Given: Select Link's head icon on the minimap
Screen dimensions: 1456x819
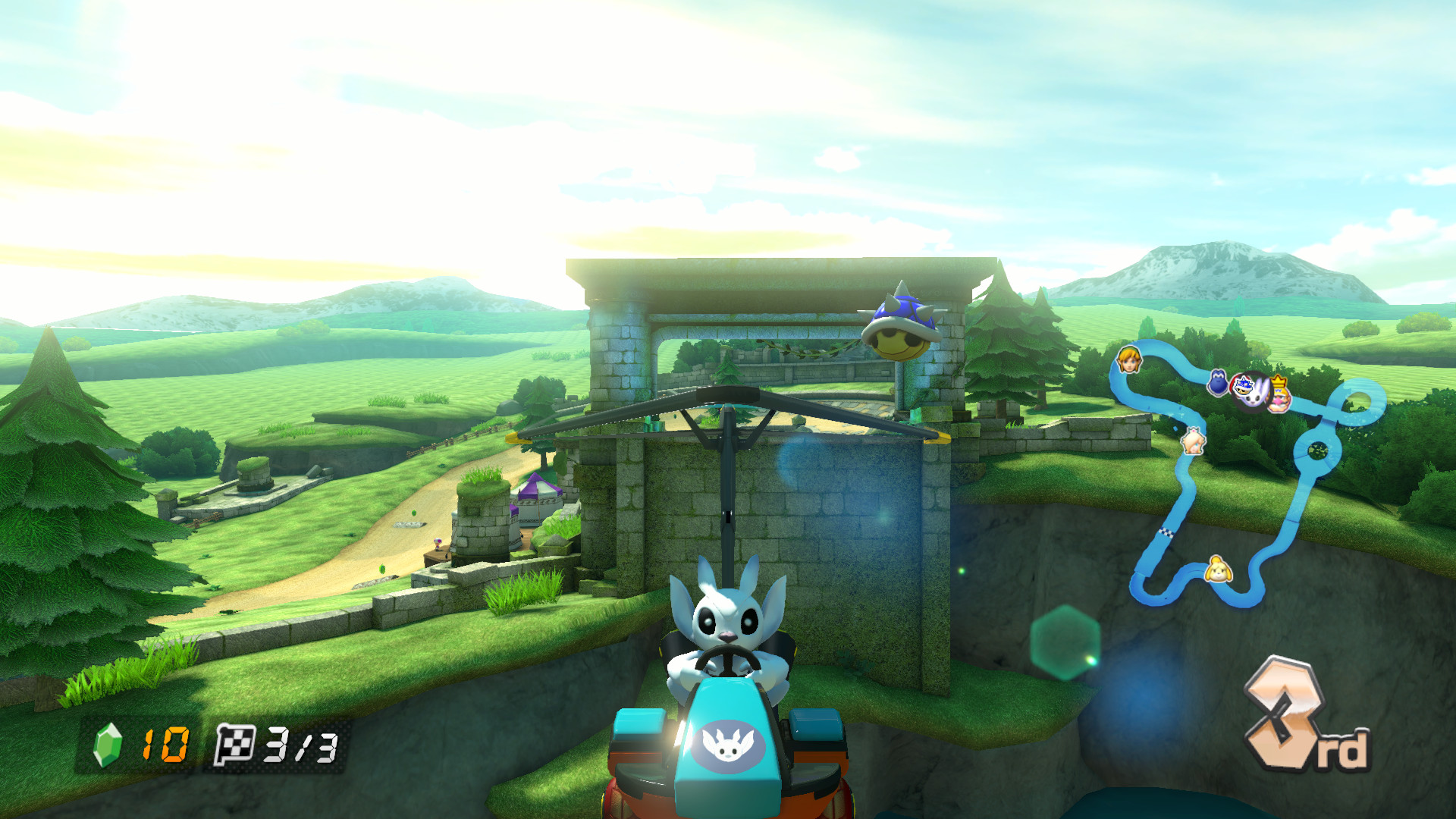Looking at the screenshot, I should (1128, 359).
